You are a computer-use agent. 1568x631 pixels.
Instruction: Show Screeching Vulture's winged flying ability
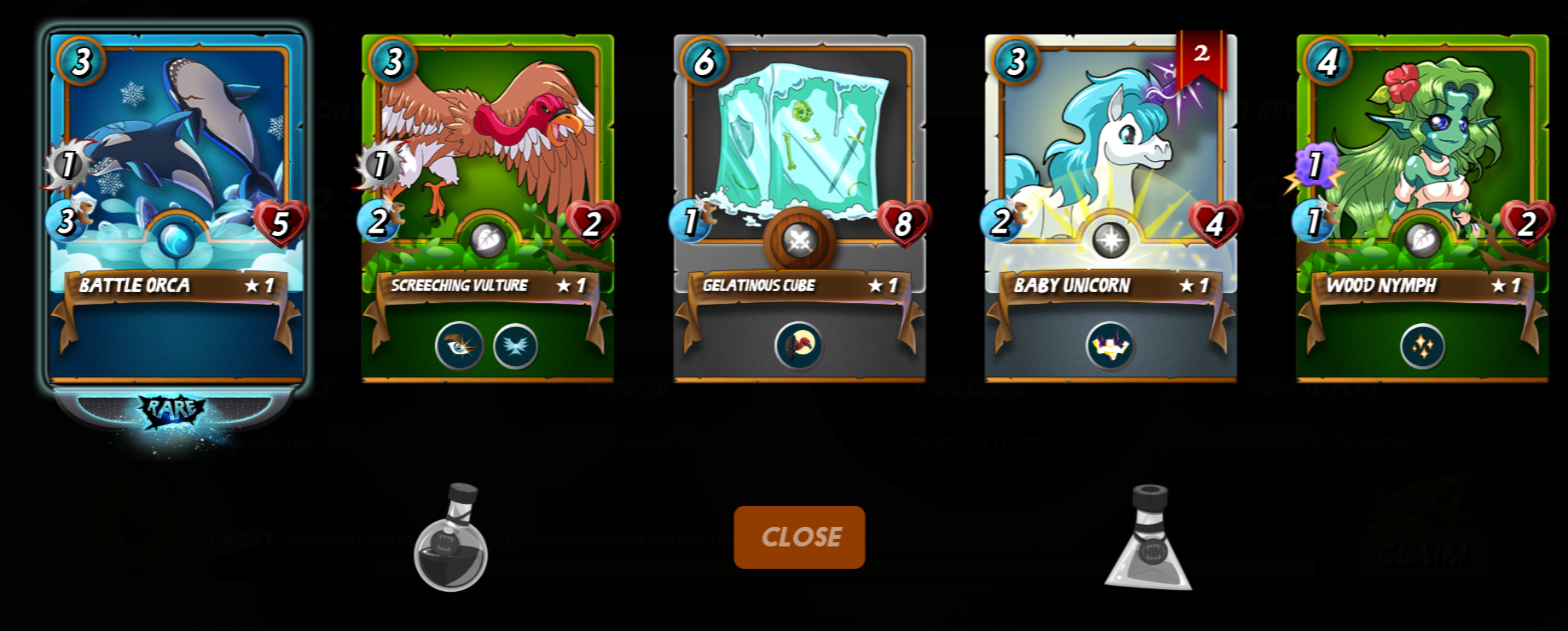pos(515,346)
